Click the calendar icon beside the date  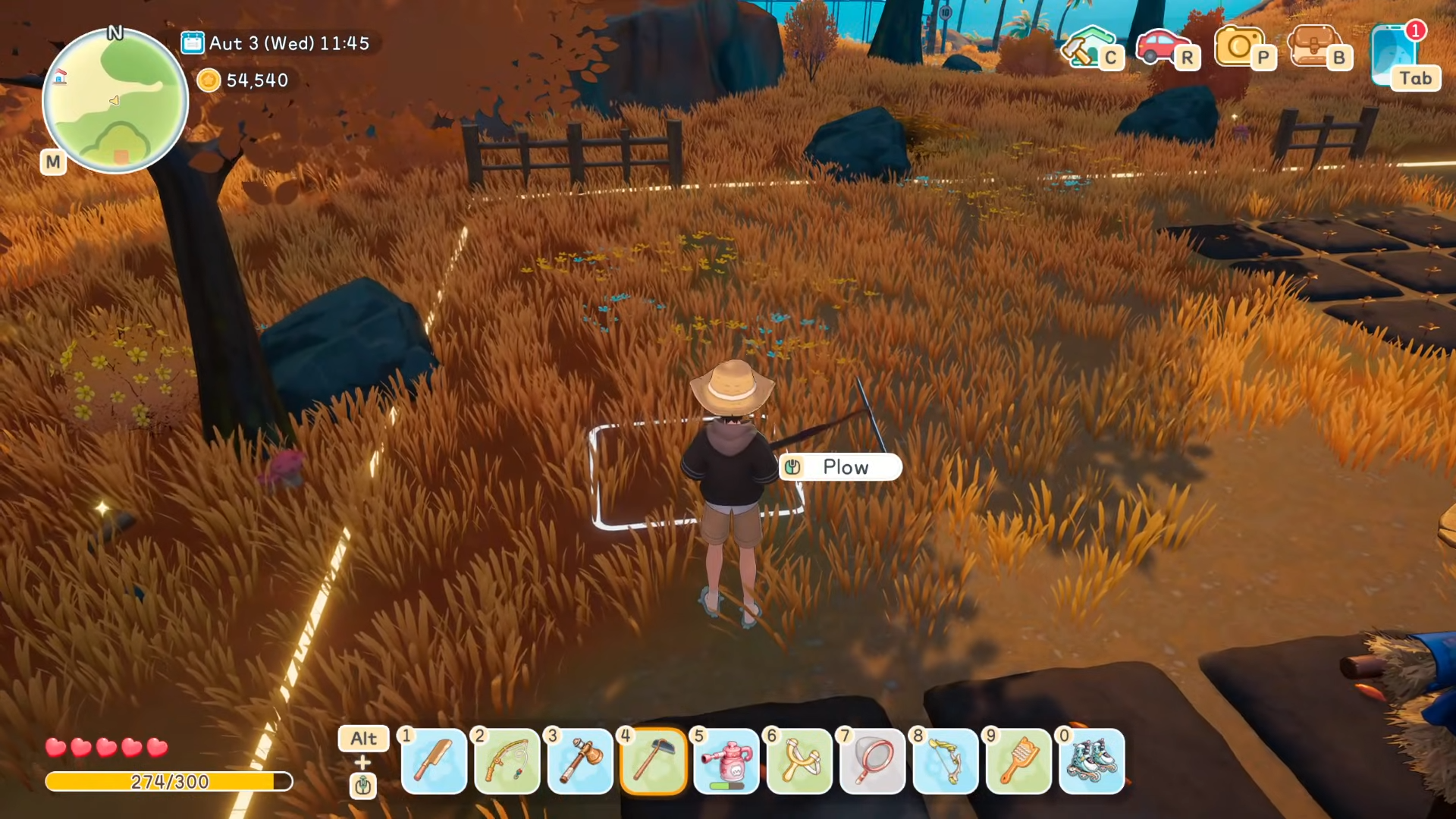point(193,43)
